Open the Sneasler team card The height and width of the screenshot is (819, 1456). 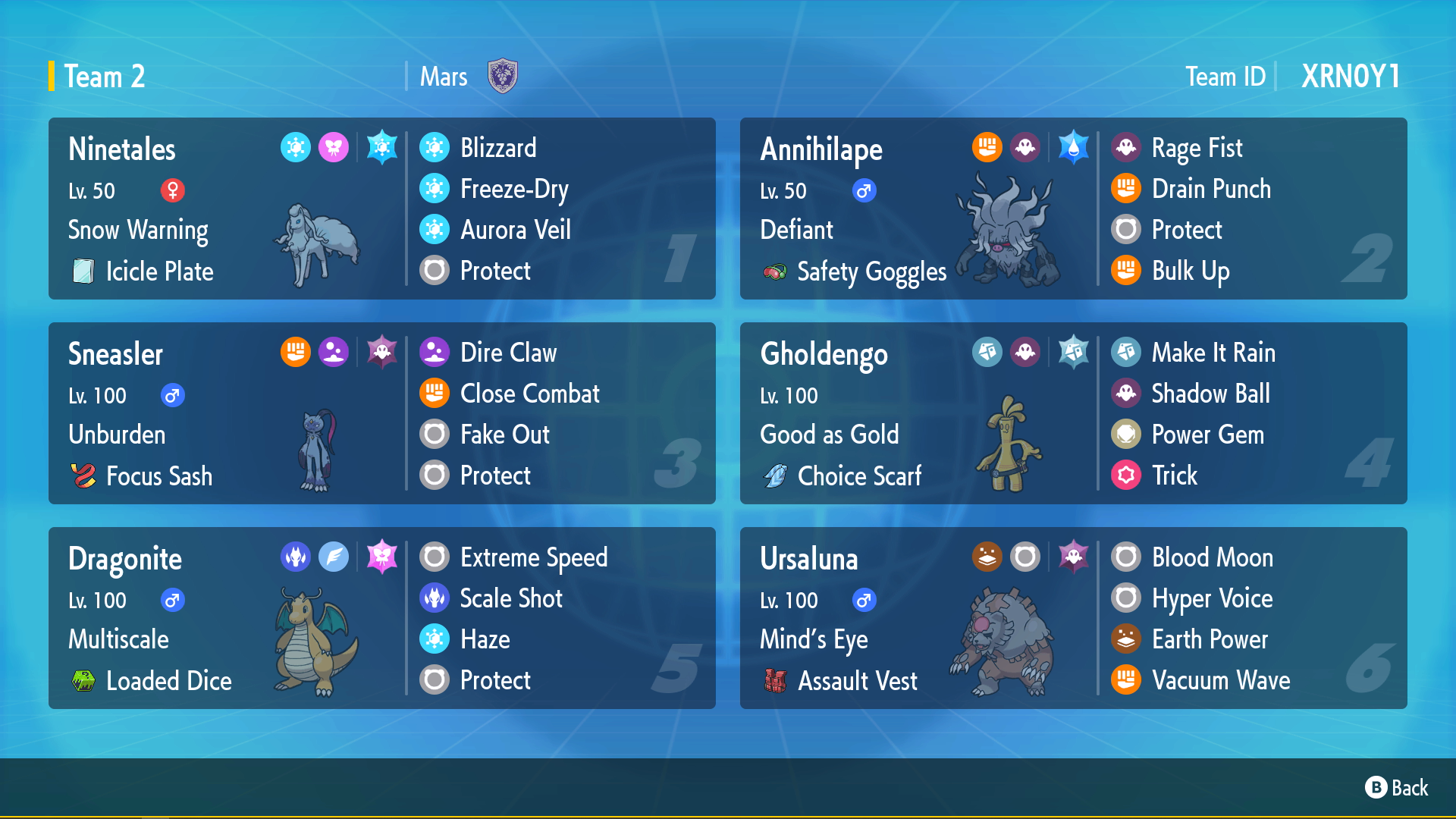pyautogui.click(x=382, y=413)
